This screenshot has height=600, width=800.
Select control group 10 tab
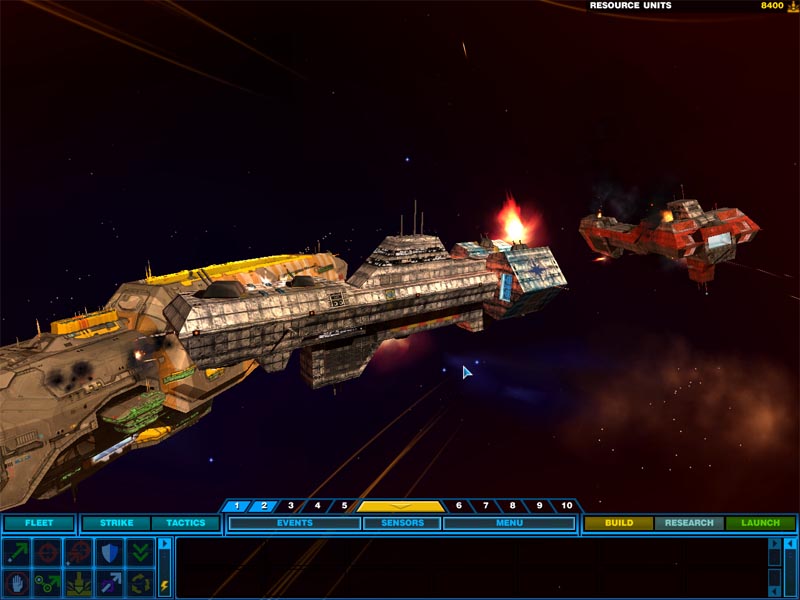click(x=567, y=506)
